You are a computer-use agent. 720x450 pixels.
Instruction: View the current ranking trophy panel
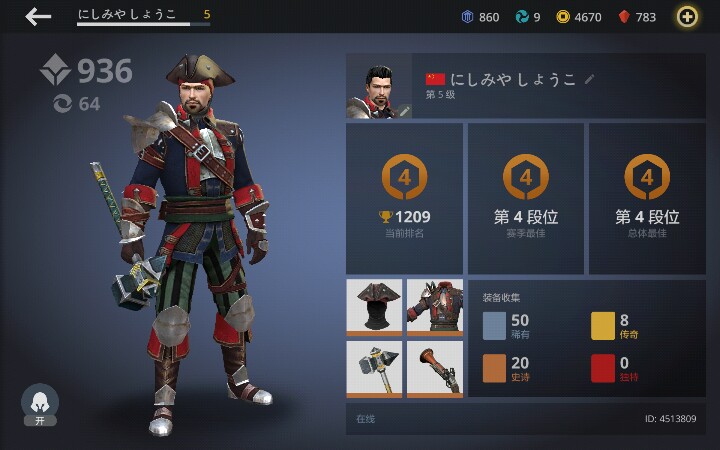pos(404,198)
